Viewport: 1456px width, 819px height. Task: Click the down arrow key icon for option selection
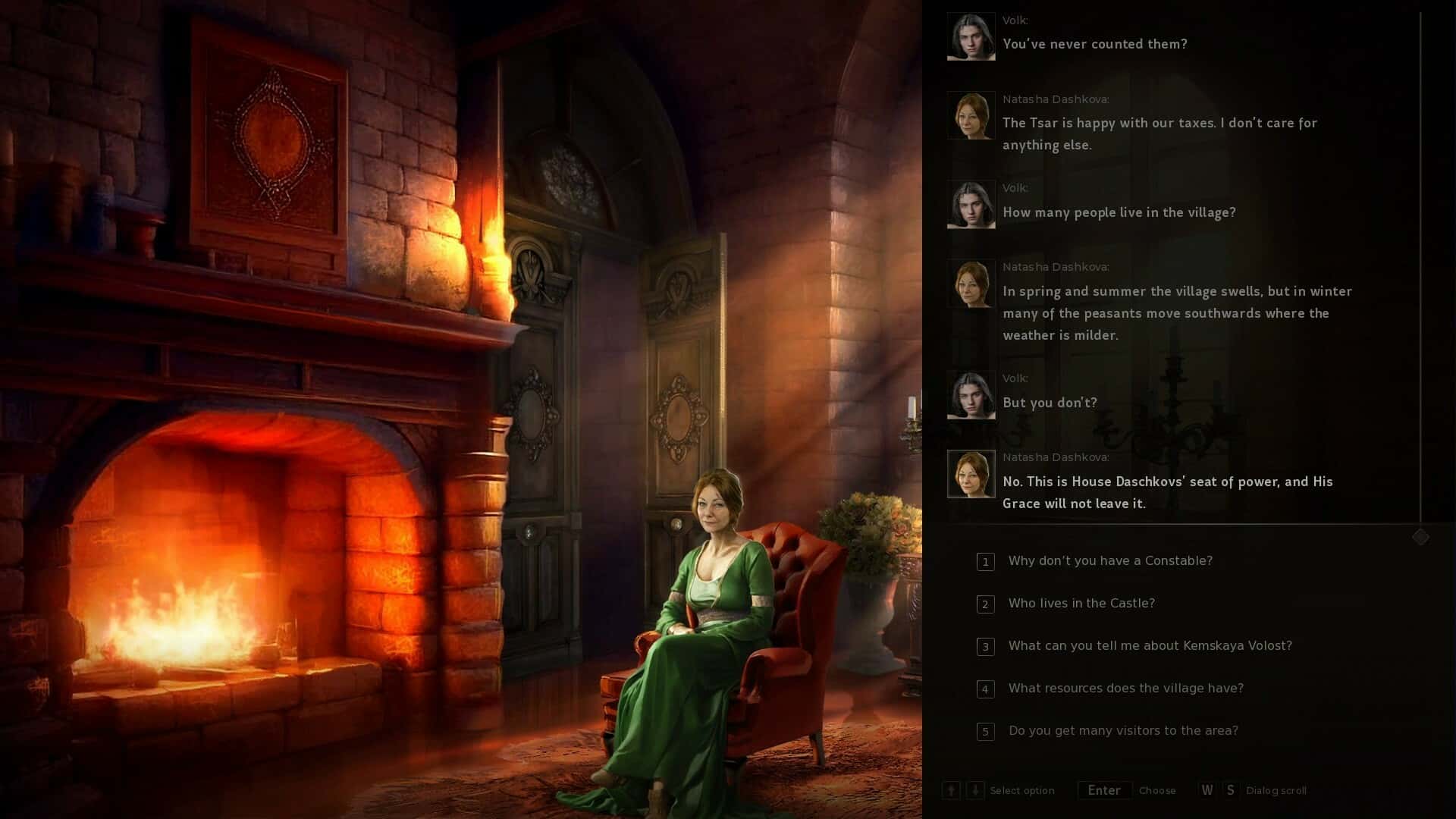(x=975, y=790)
